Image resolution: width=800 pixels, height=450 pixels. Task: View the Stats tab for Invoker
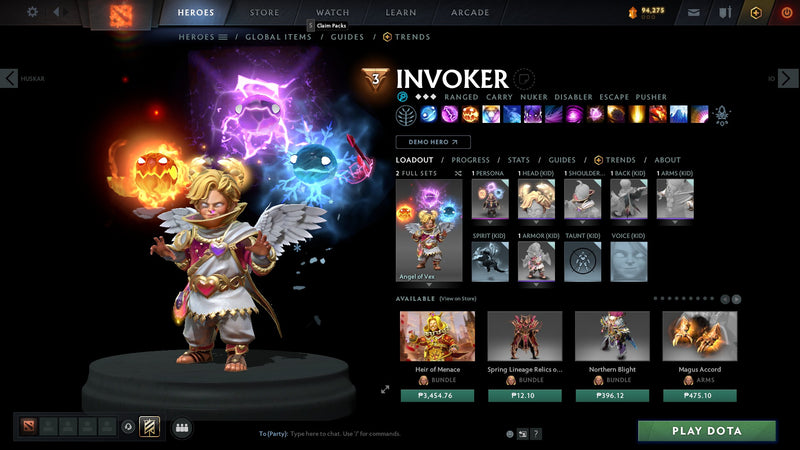(x=518, y=160)
